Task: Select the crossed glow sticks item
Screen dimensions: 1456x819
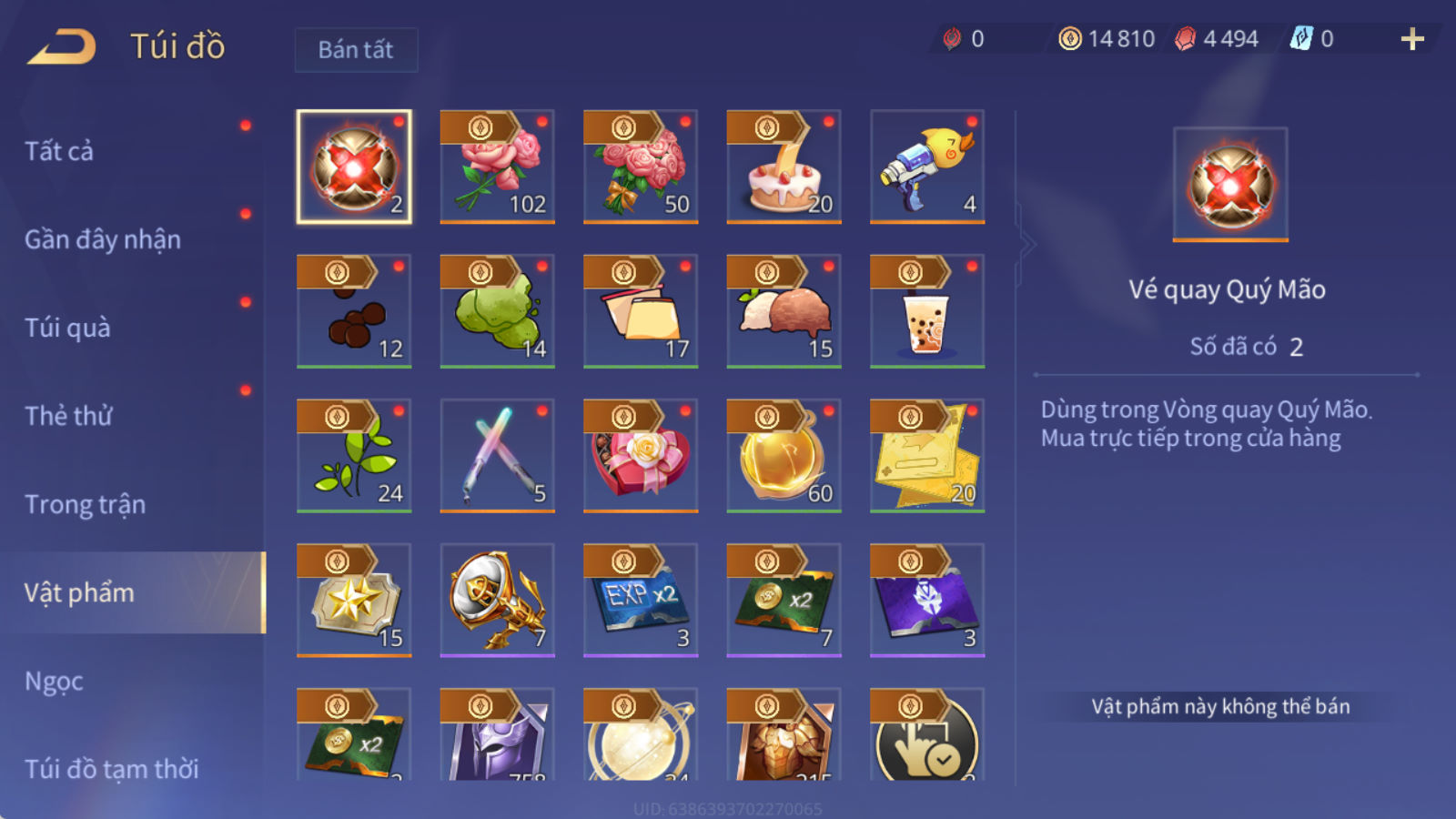Action: point(497,456)
